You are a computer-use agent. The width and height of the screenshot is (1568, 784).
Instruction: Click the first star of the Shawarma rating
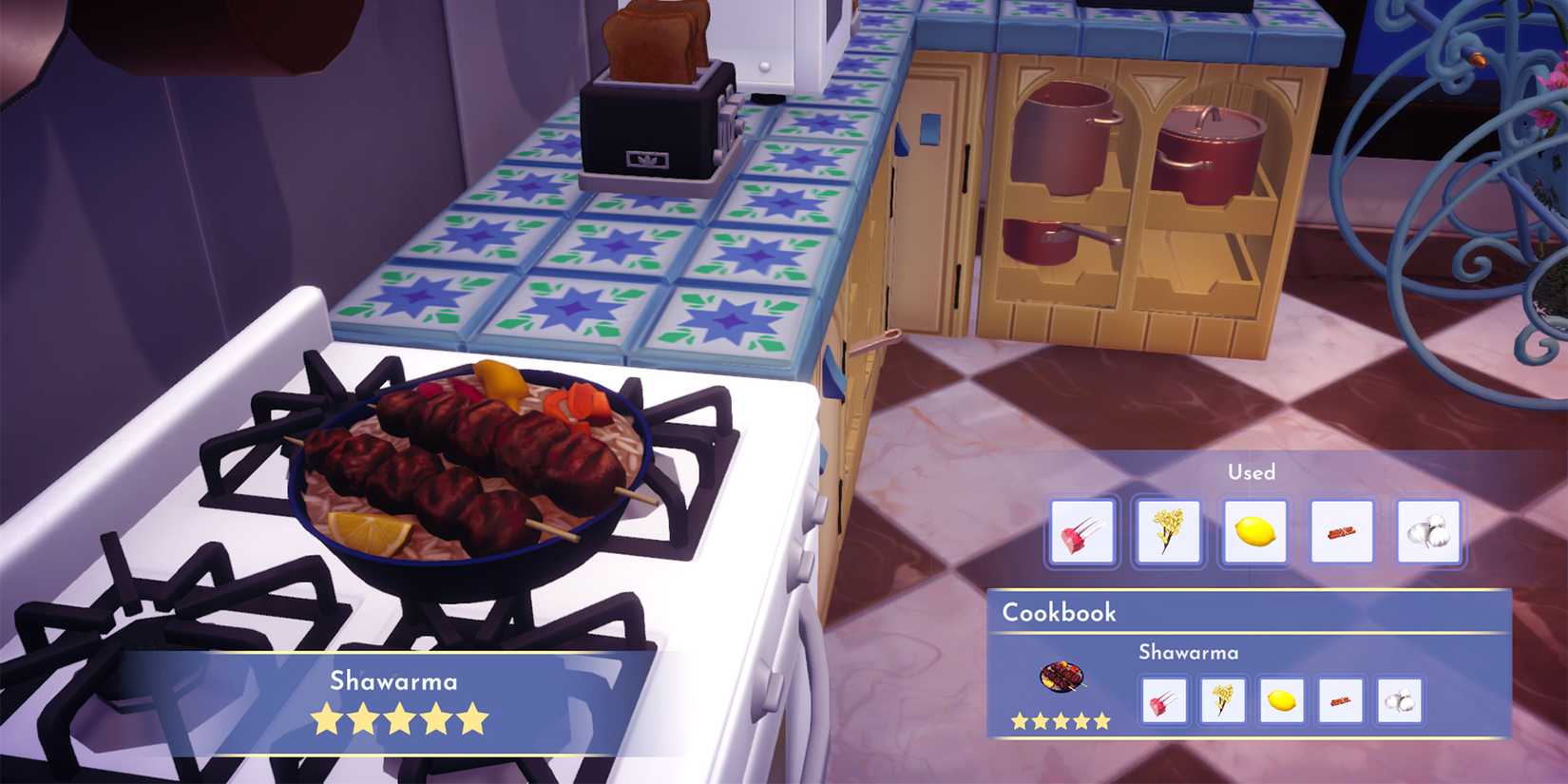(324, 718)
